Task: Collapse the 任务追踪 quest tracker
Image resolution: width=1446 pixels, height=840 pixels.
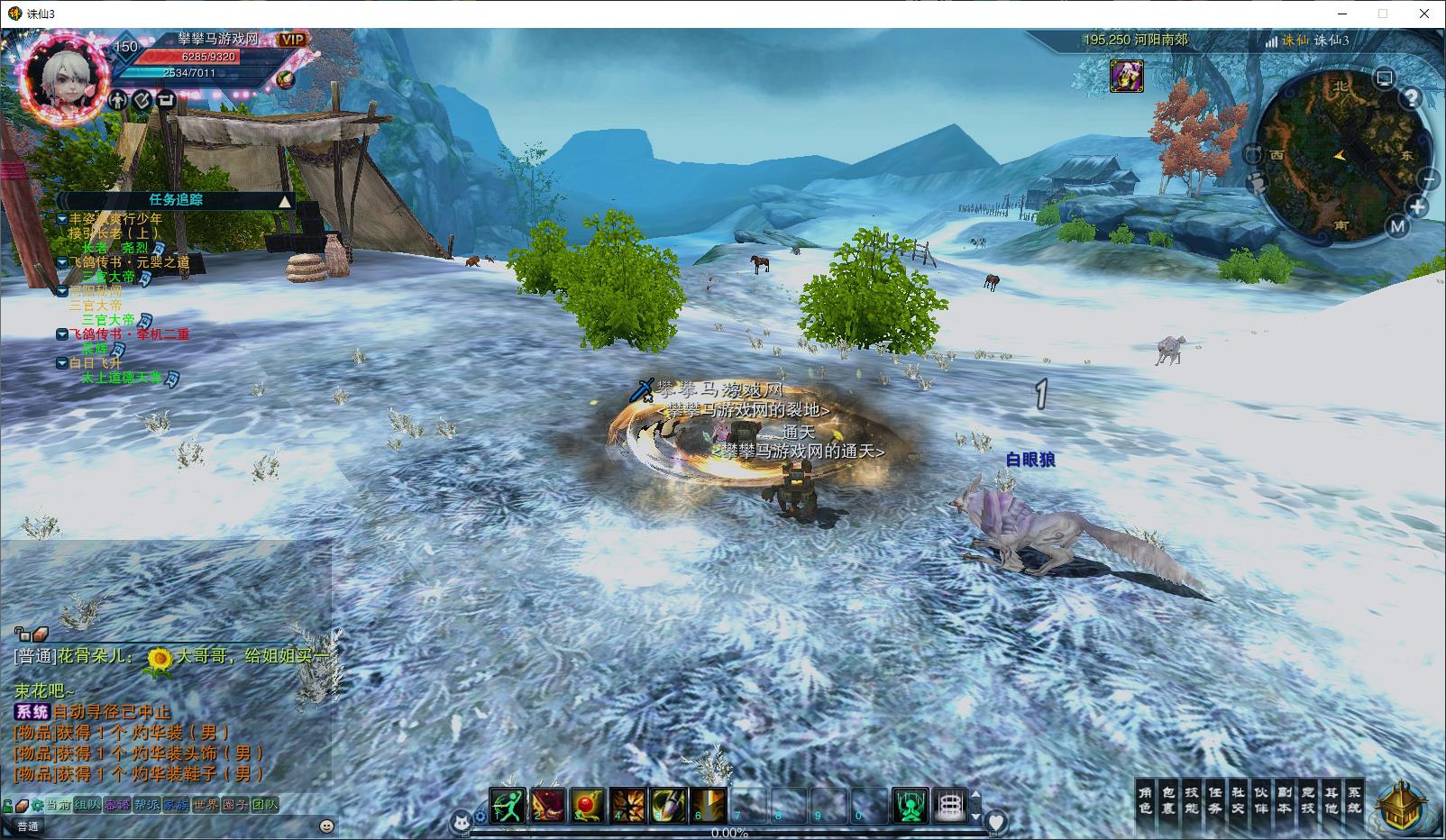Action: click(x=285, y=201)
